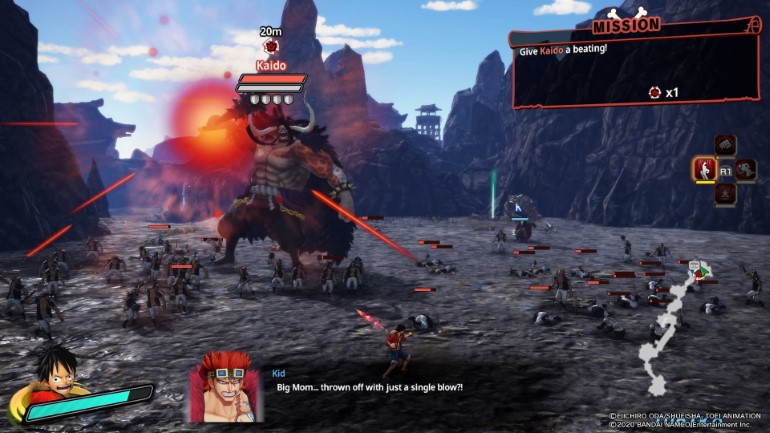Click the mission target skull counter icon
This screenshot has width=770, height=433.
655,92
